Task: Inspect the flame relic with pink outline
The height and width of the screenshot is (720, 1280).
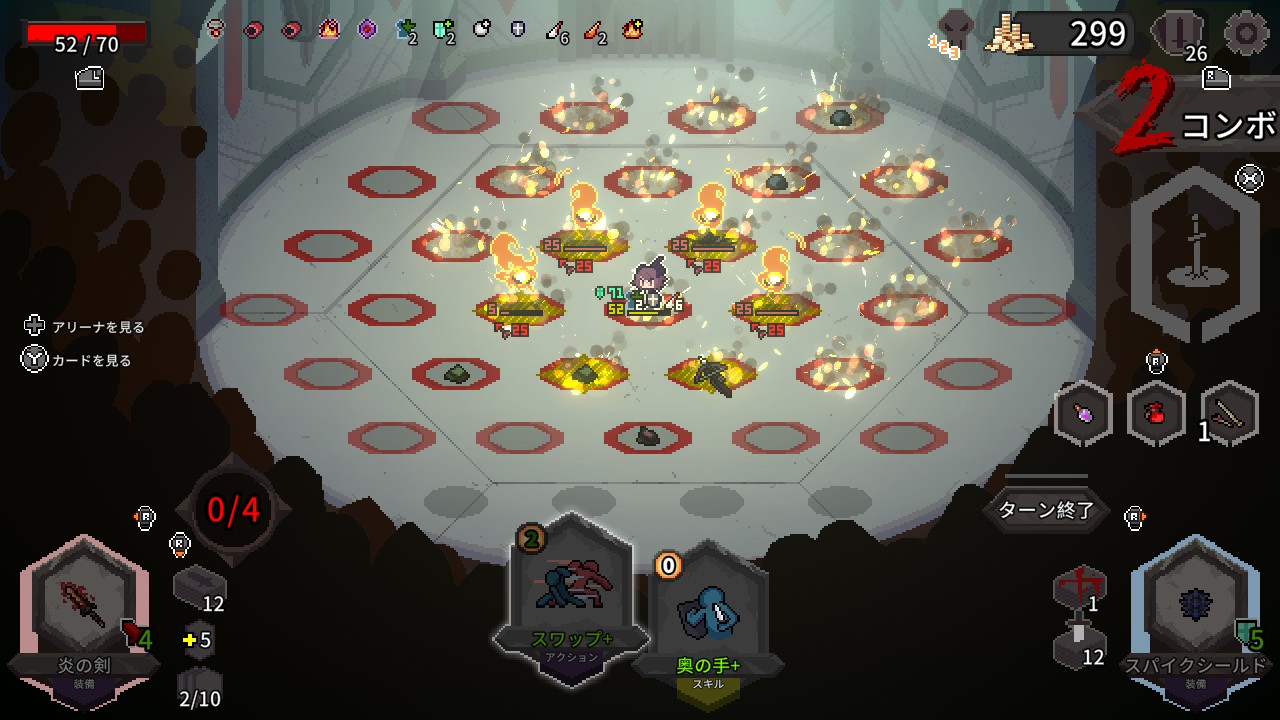Action: coord(329,29)
